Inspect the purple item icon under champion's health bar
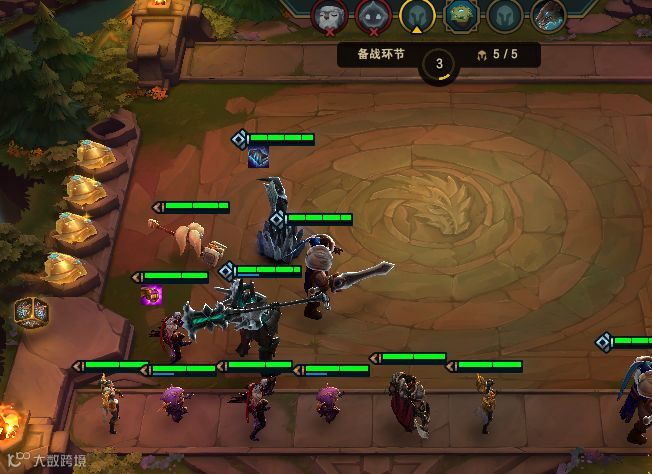Image resolution: width=652 pixels, height=474 pixels. click(152, 294)
